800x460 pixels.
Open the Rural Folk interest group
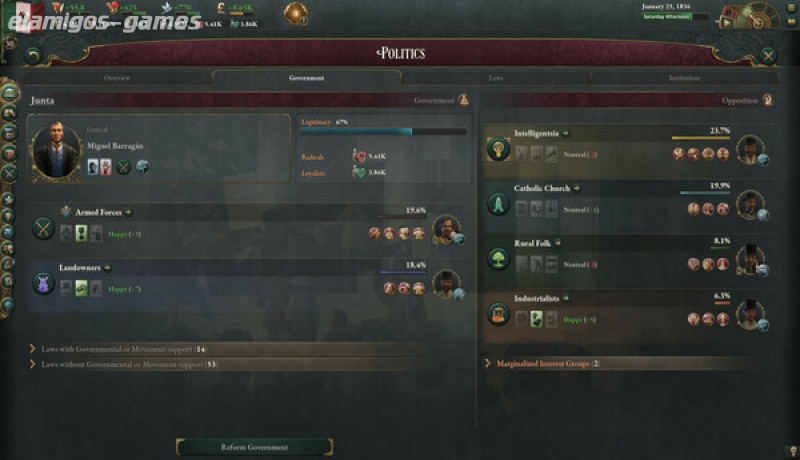(x=535, y=243)
